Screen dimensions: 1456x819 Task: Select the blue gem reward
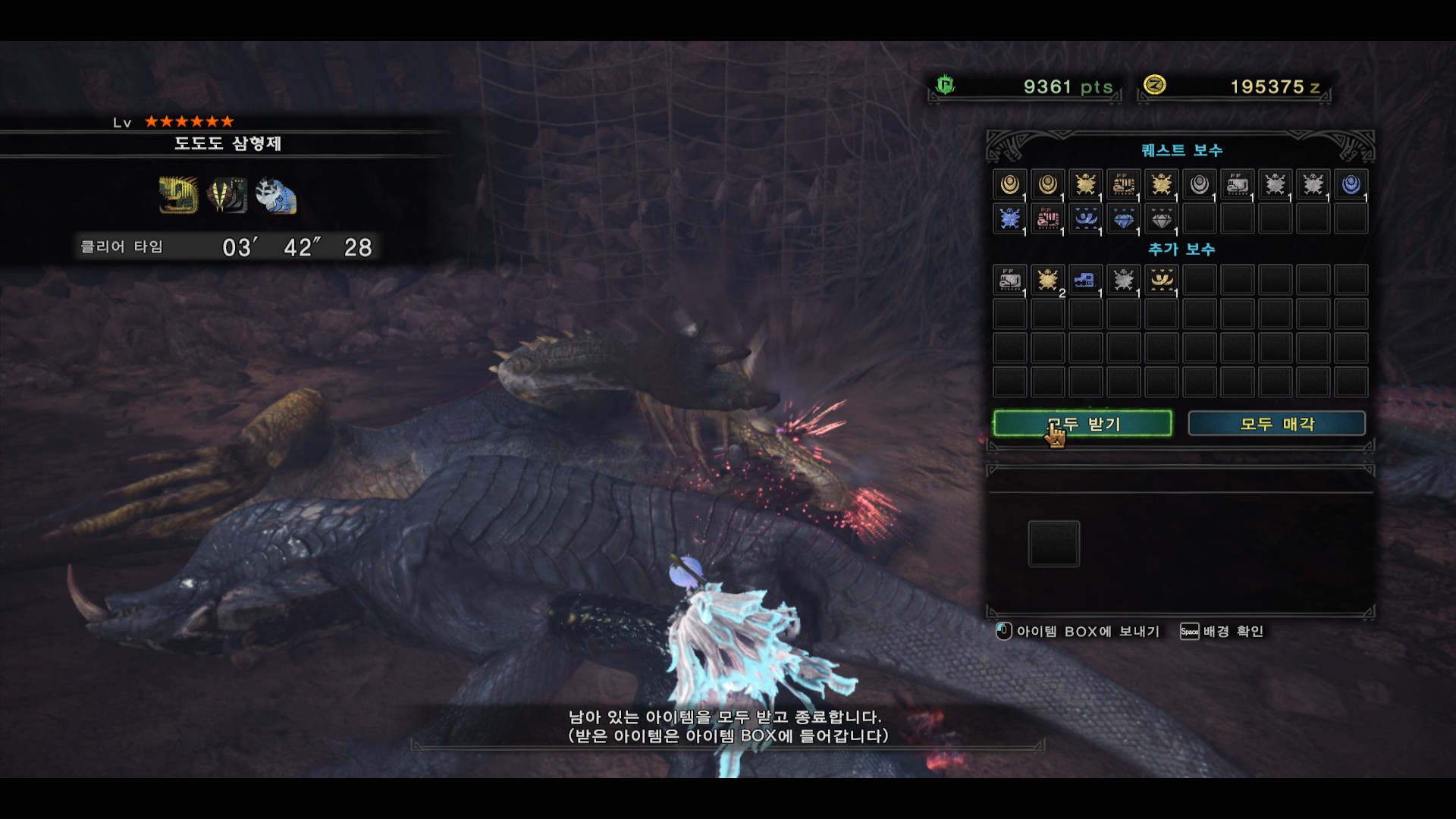point(1123,219)
